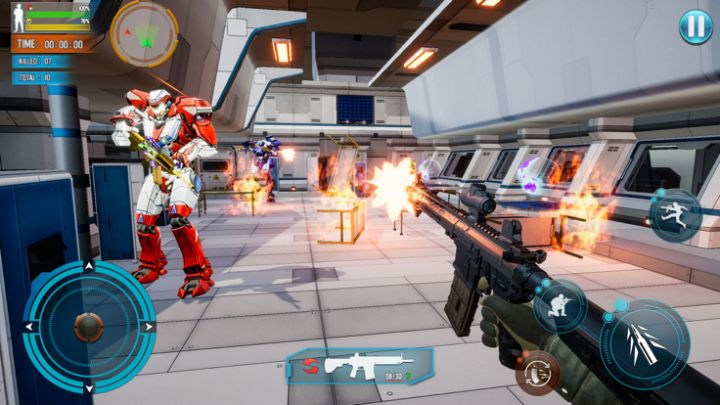This screenshot has height=405, width=720.
Task: Tap the circular radar minimap
Action: click(145, 33)
